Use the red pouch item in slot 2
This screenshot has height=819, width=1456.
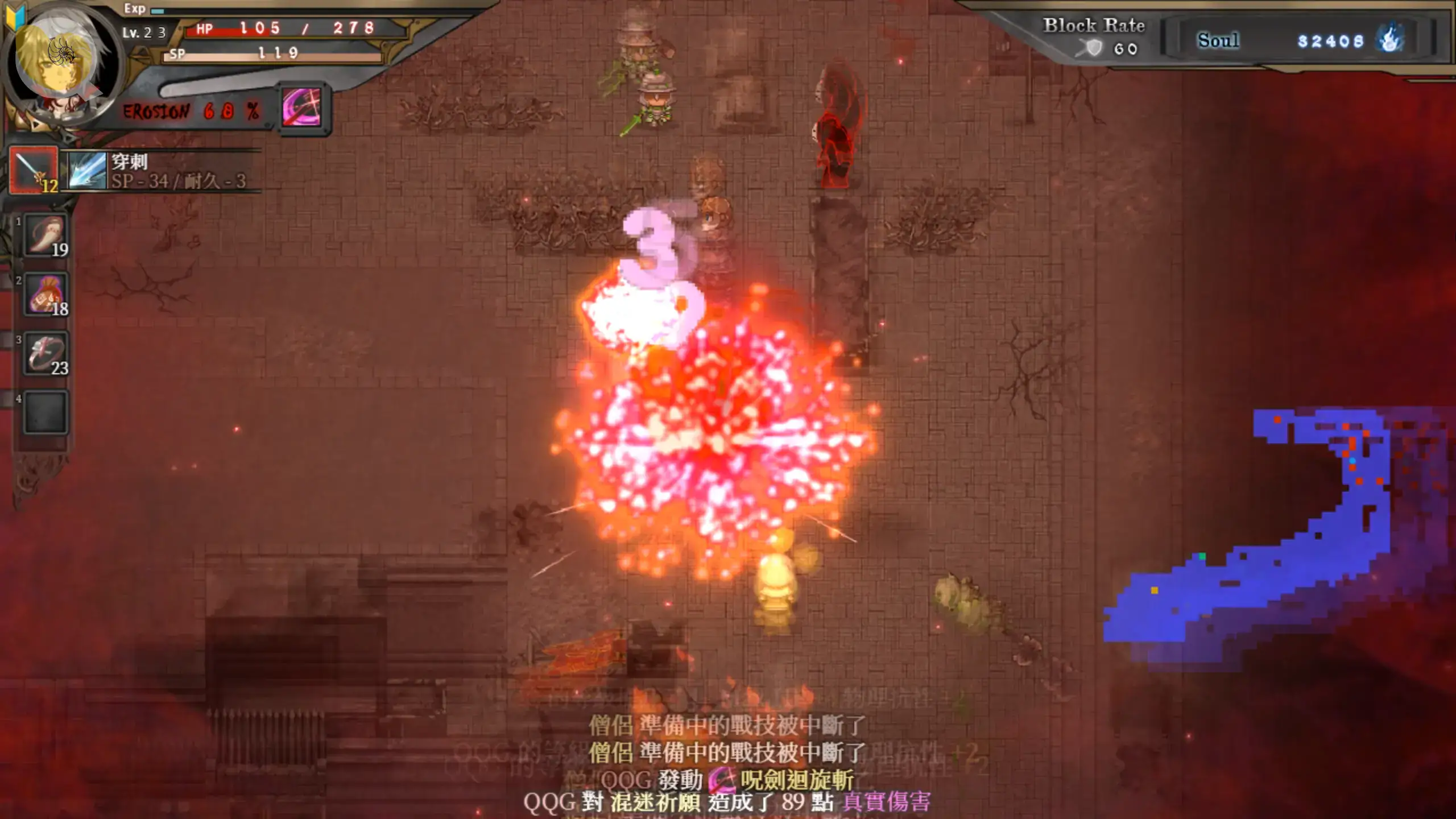pyautogui.click(x=45, y=295)
